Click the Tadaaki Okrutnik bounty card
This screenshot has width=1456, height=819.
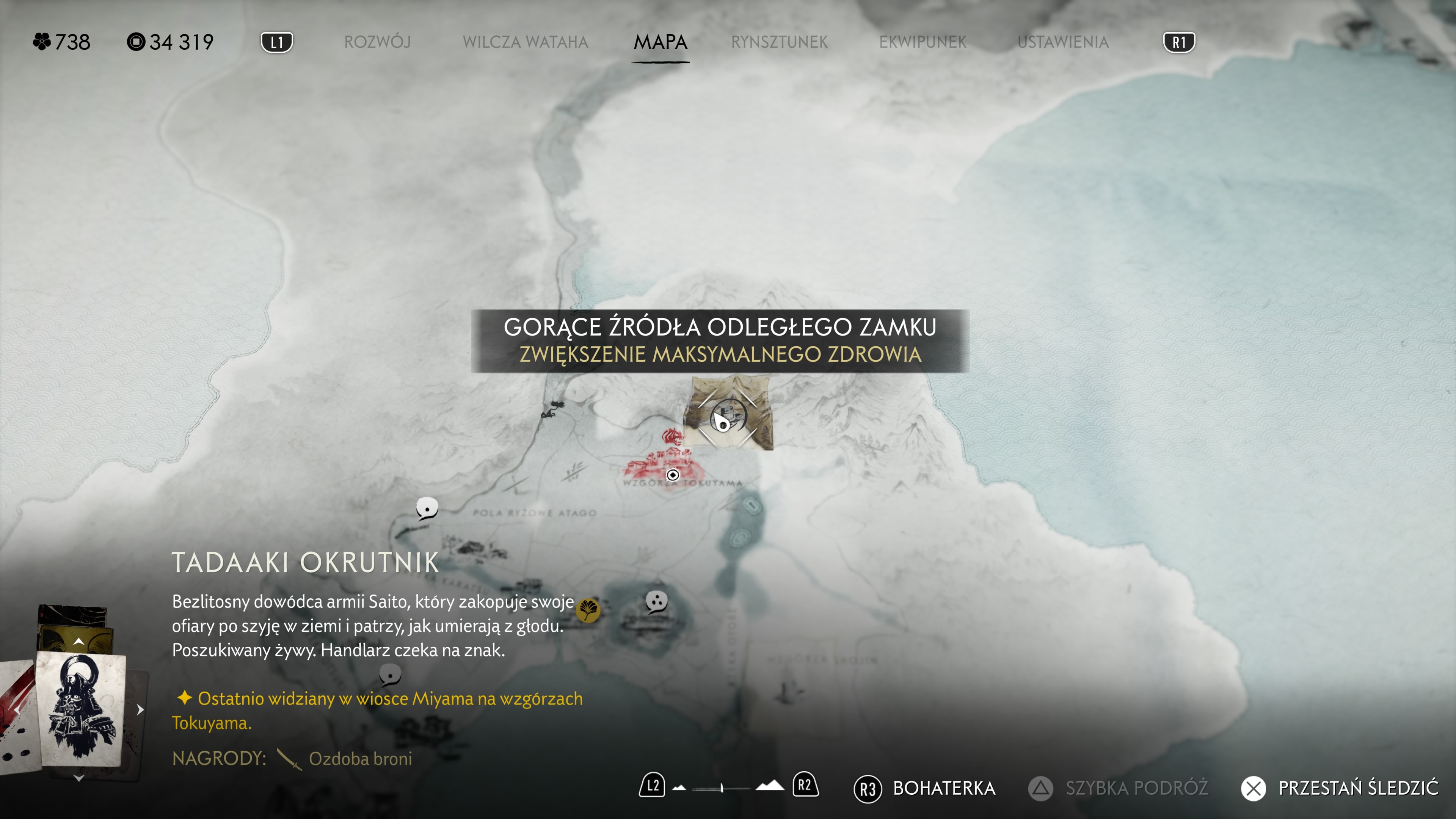pyautogui.click(x=81, y=709)
